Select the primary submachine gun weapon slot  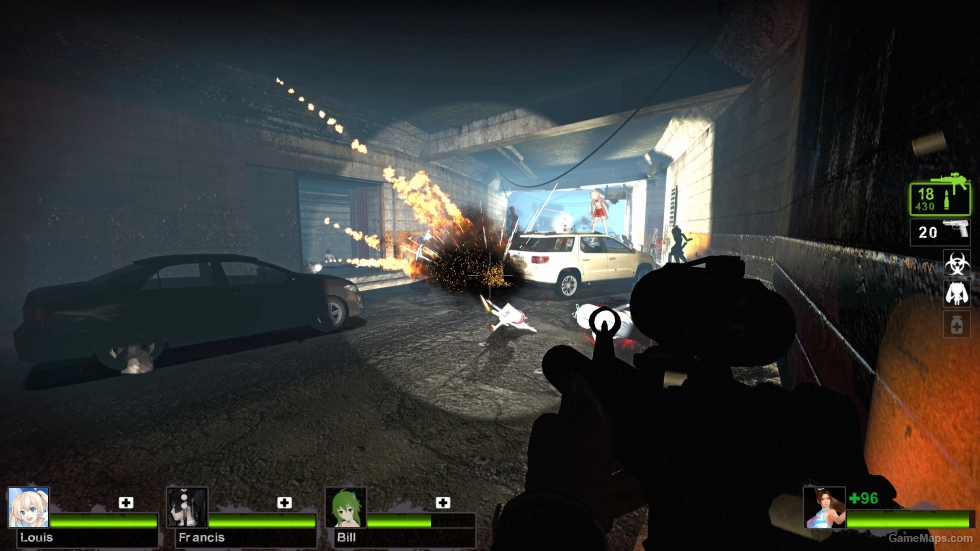pos(940,198)
